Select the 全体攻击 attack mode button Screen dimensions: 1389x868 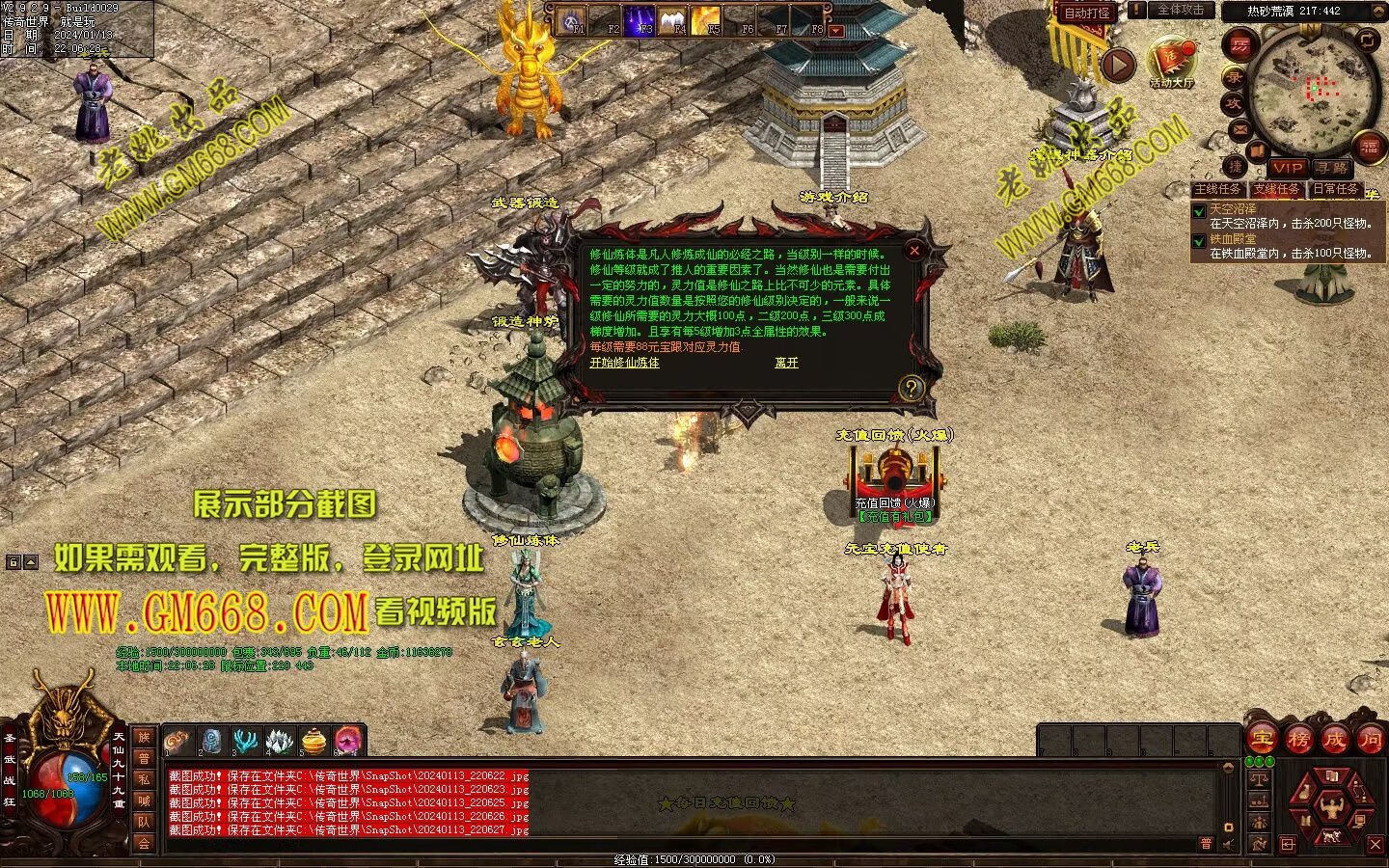coord(1180,10)
